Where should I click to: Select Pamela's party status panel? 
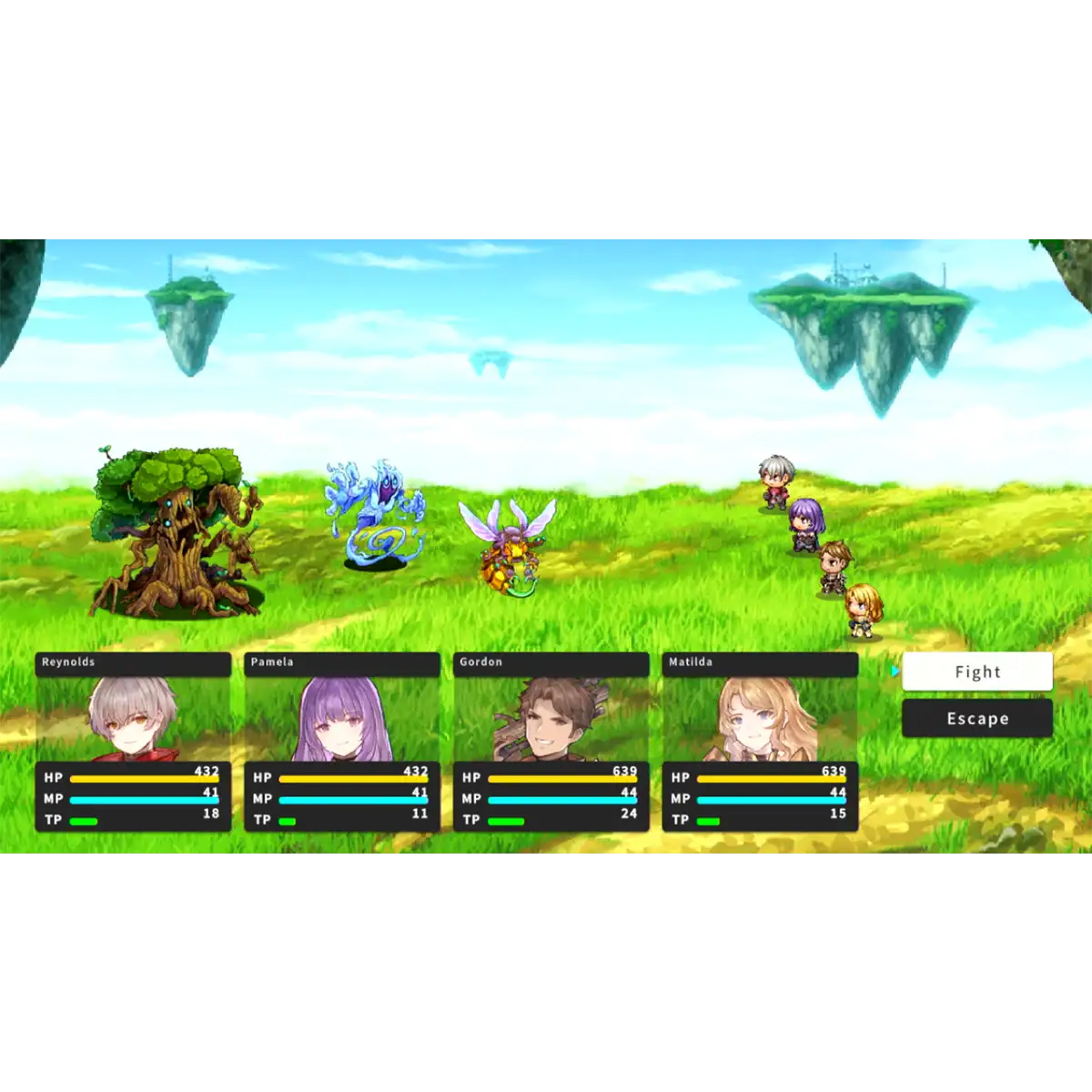coord(342,742)
